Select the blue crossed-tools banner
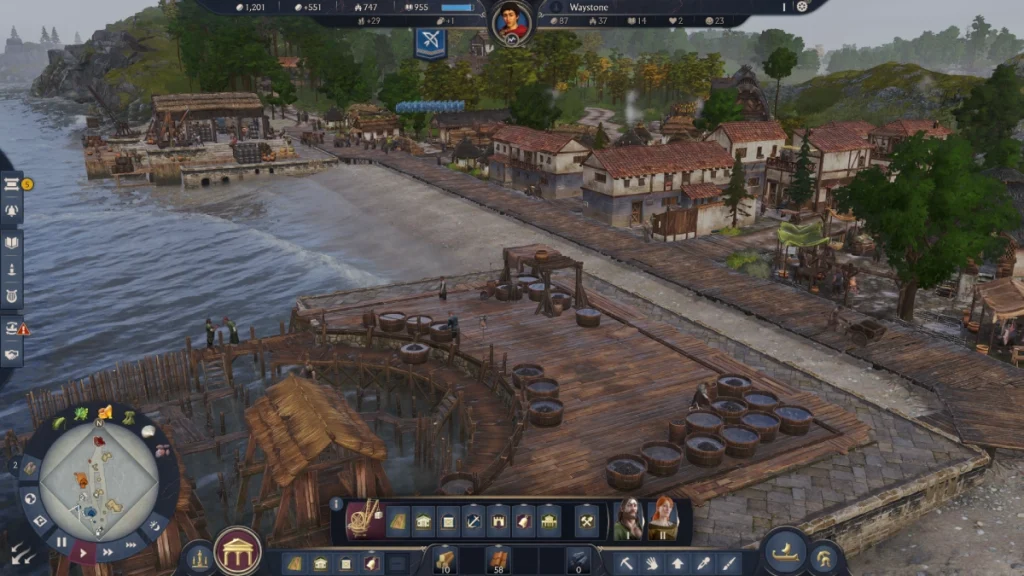The image size is (1024, 576). (430, 42)
